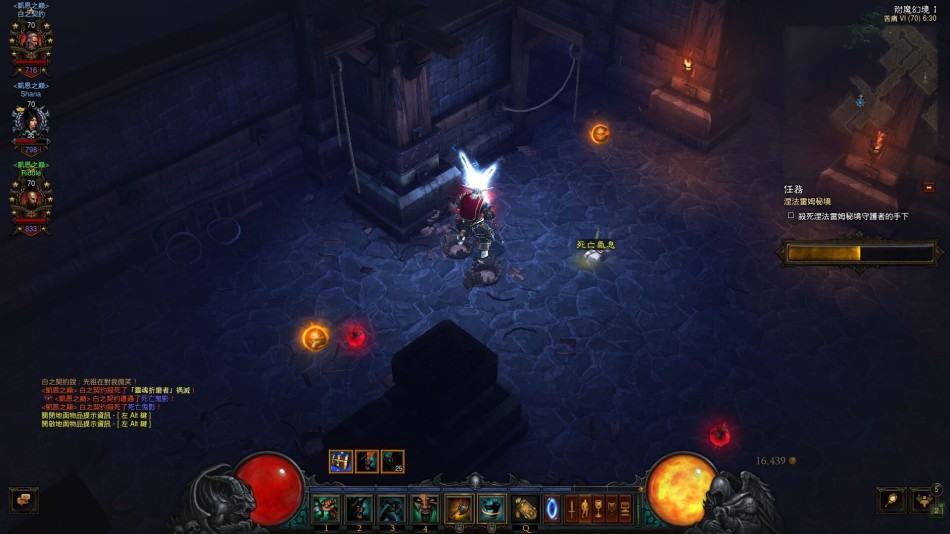Open the character inventory figure icon

click(x=586, y=509)
